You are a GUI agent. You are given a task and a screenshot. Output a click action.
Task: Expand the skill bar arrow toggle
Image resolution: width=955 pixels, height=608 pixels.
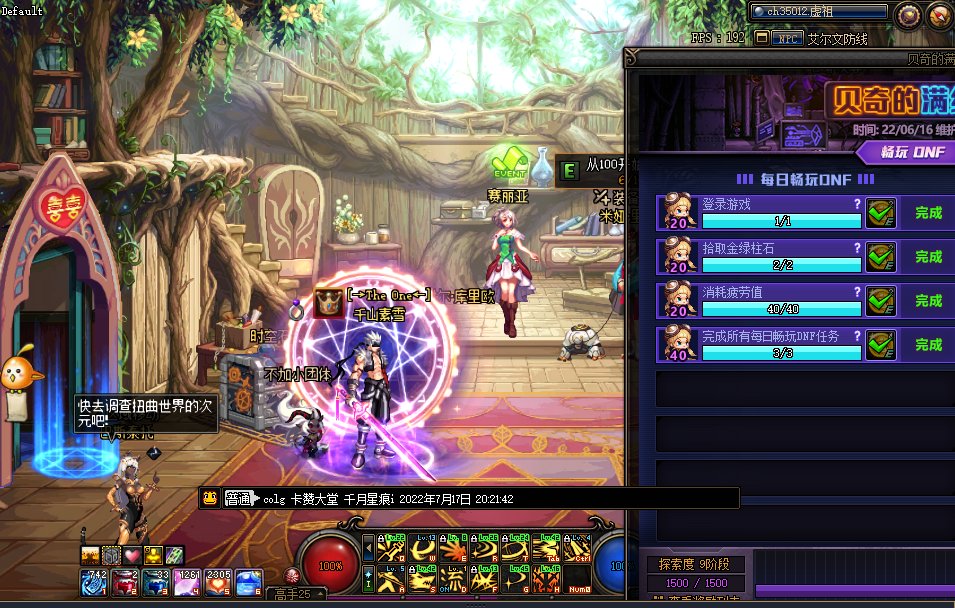pos(368,549)
